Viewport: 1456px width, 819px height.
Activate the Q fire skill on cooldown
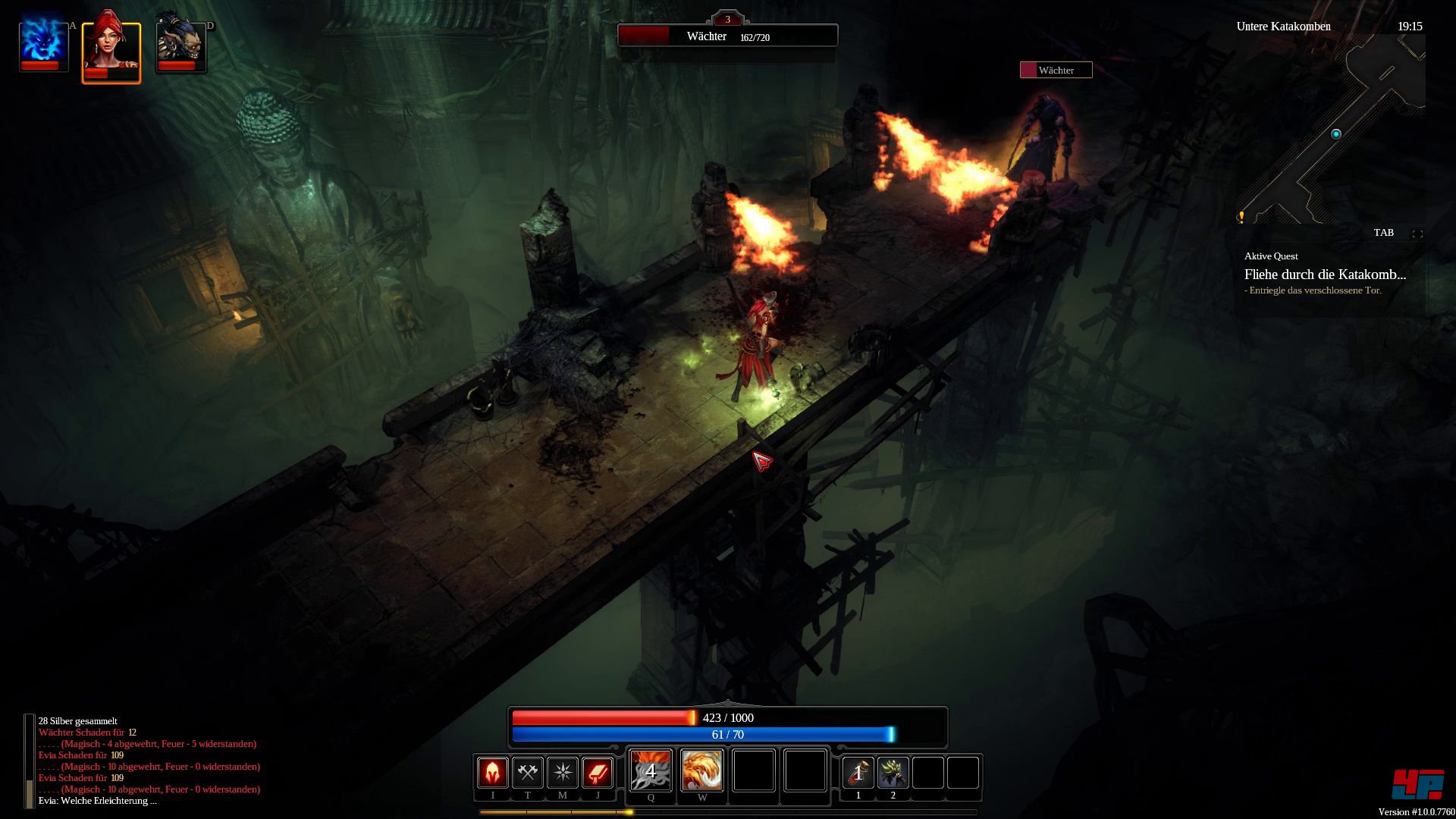point(651,770)
